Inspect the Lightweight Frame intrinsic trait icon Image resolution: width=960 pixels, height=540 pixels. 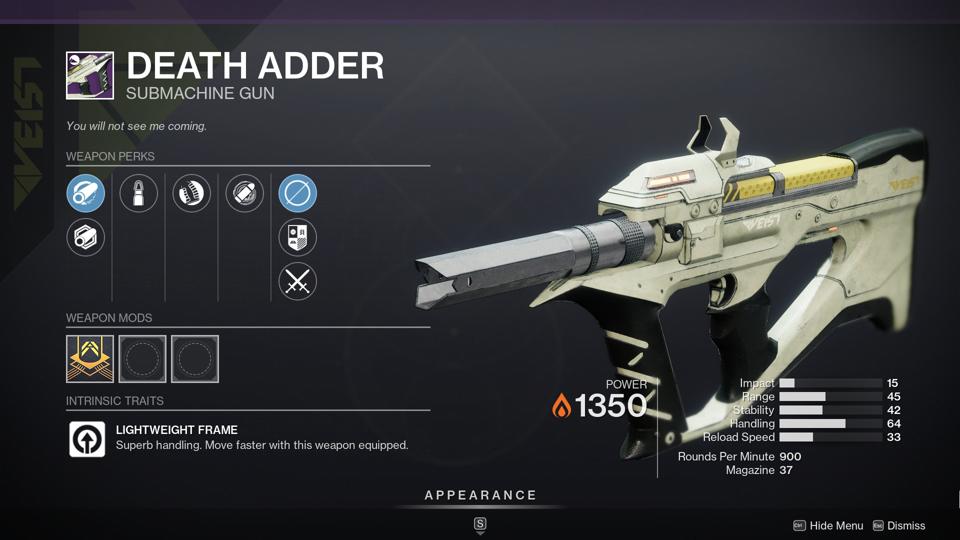coord(87,439)
